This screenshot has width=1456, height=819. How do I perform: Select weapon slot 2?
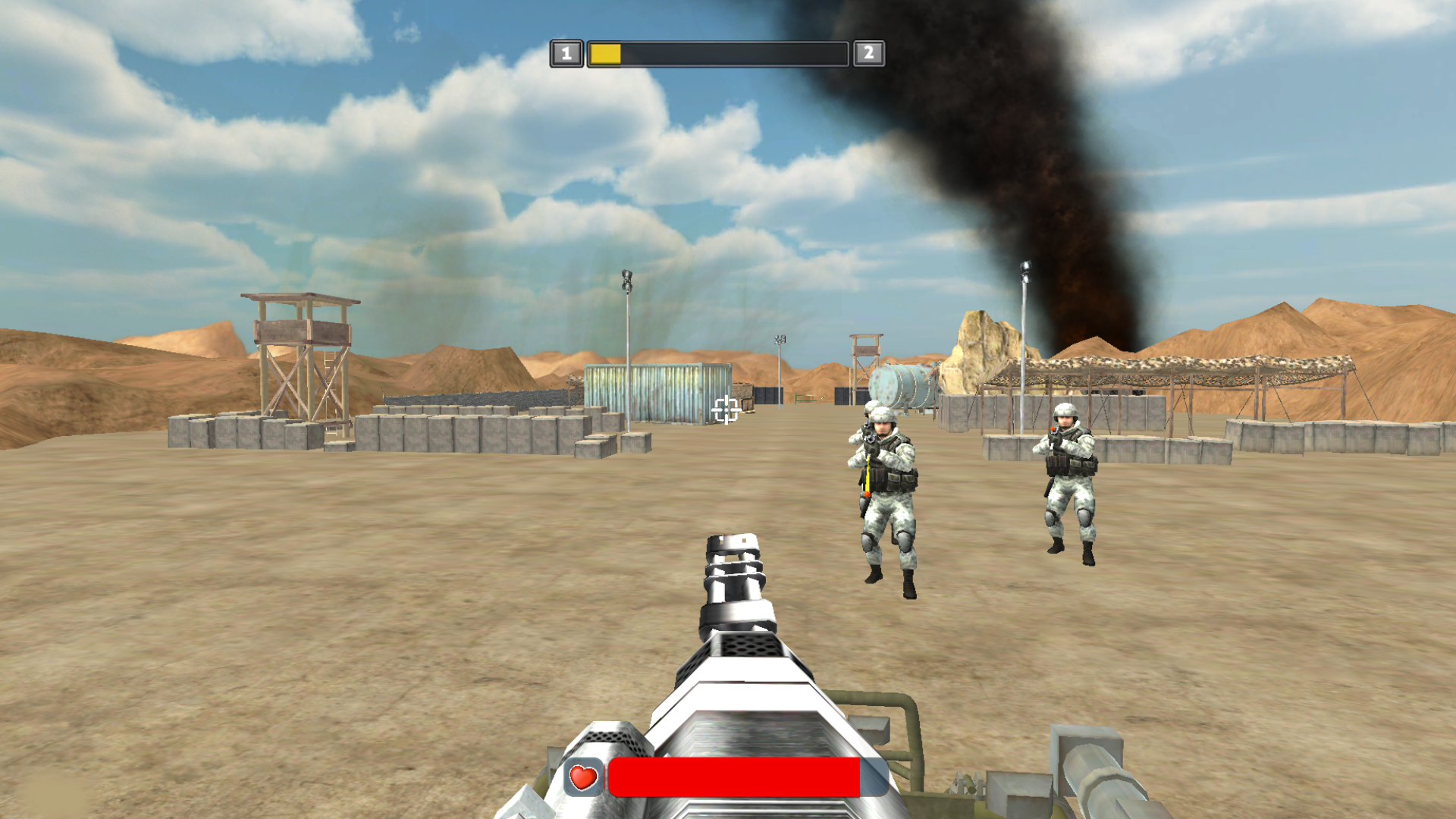click(x=869, y=52)
